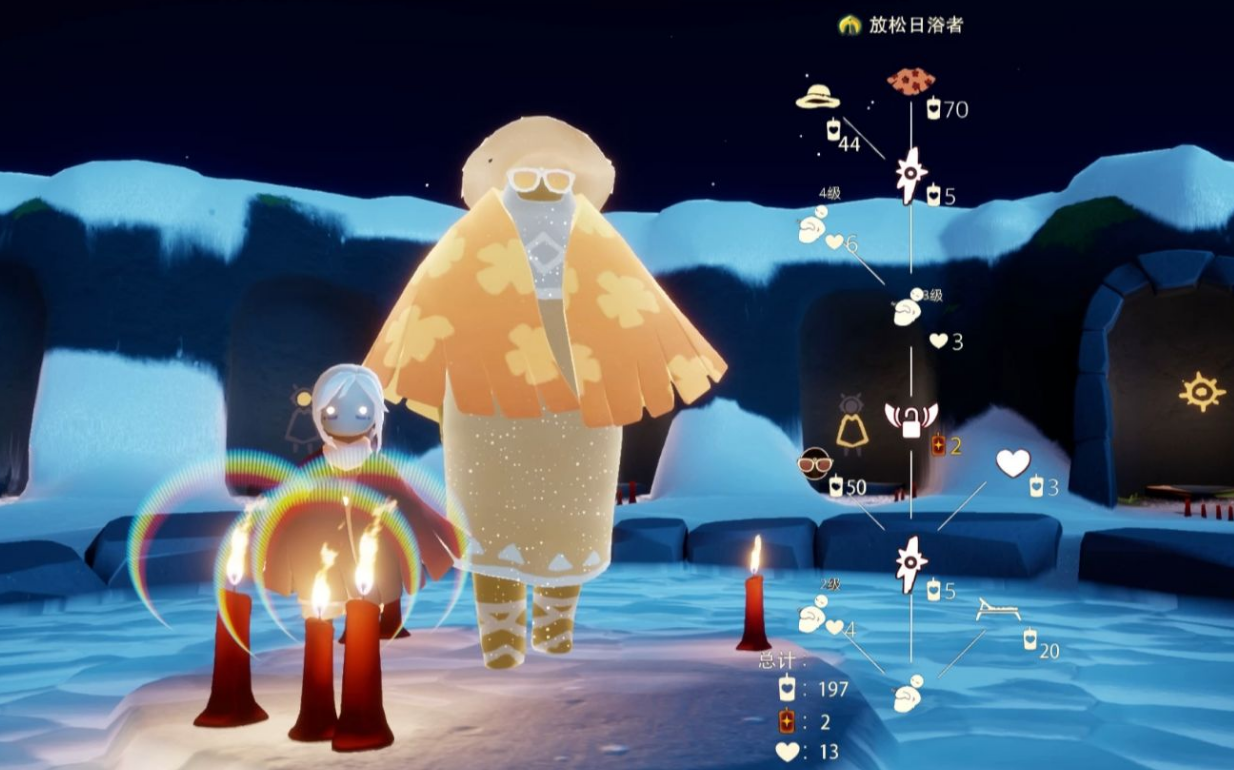Select the base emote at the tree bottom
Image resolution: width=1234 pixels, height=770 pixels.
(x=908, y=692)
